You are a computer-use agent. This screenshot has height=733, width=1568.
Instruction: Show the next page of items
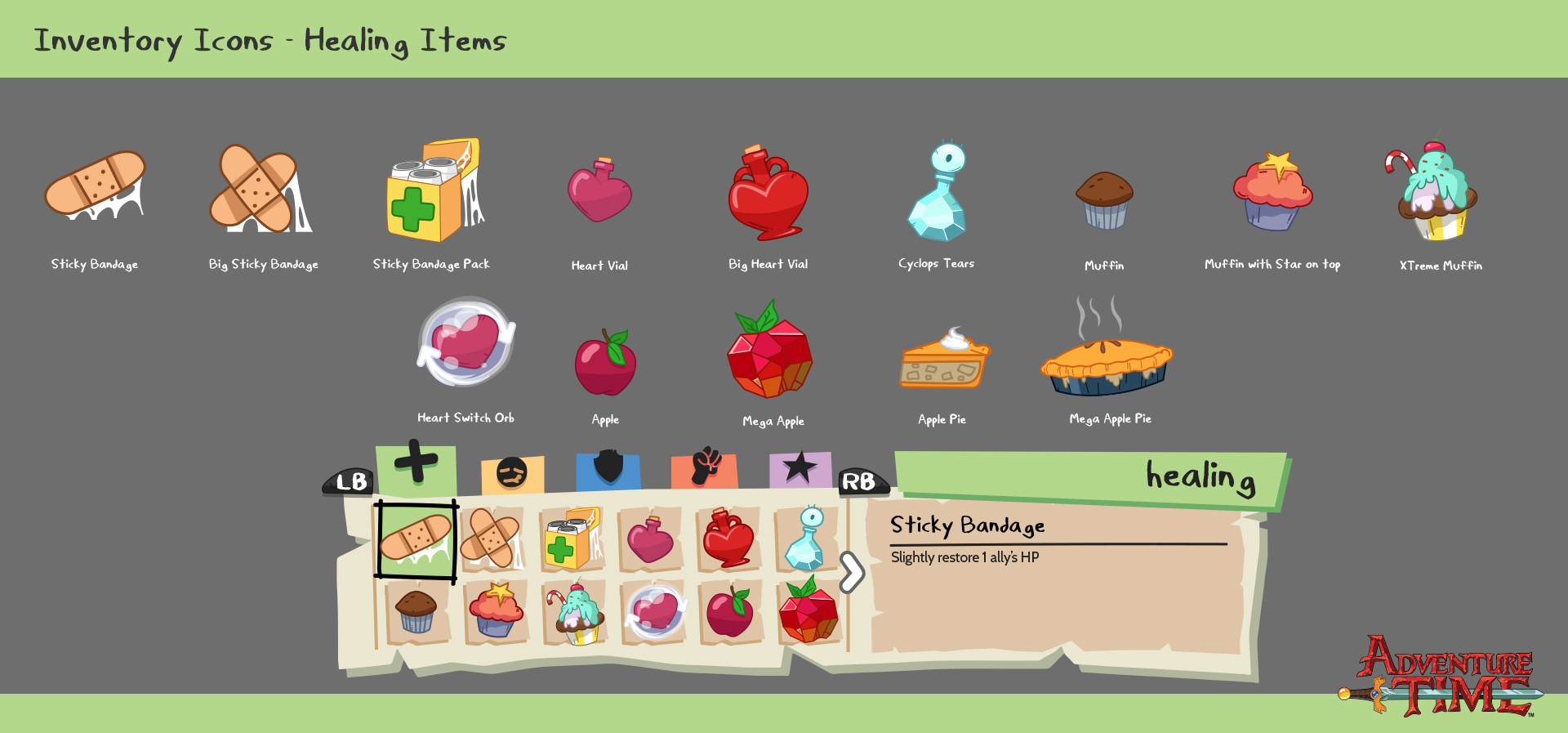point(851,572)
